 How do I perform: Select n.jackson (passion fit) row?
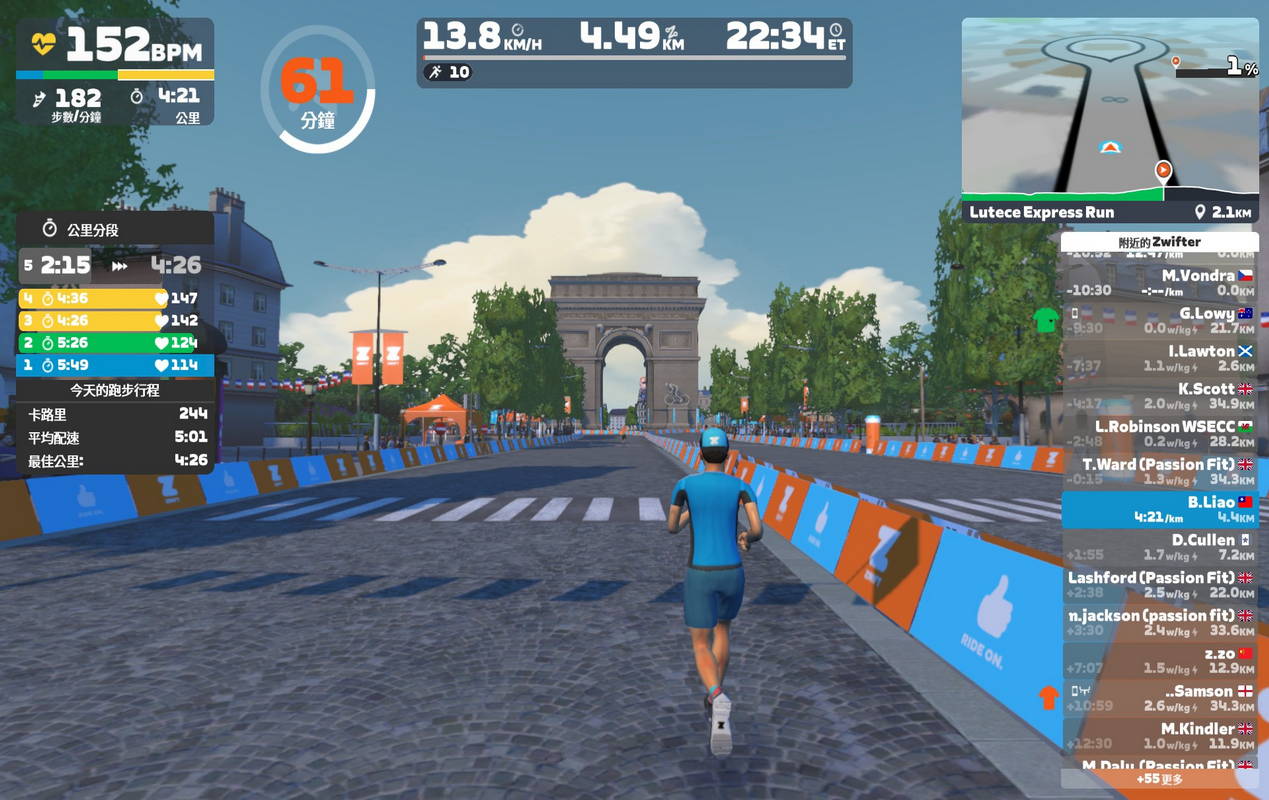(1159, 623)
